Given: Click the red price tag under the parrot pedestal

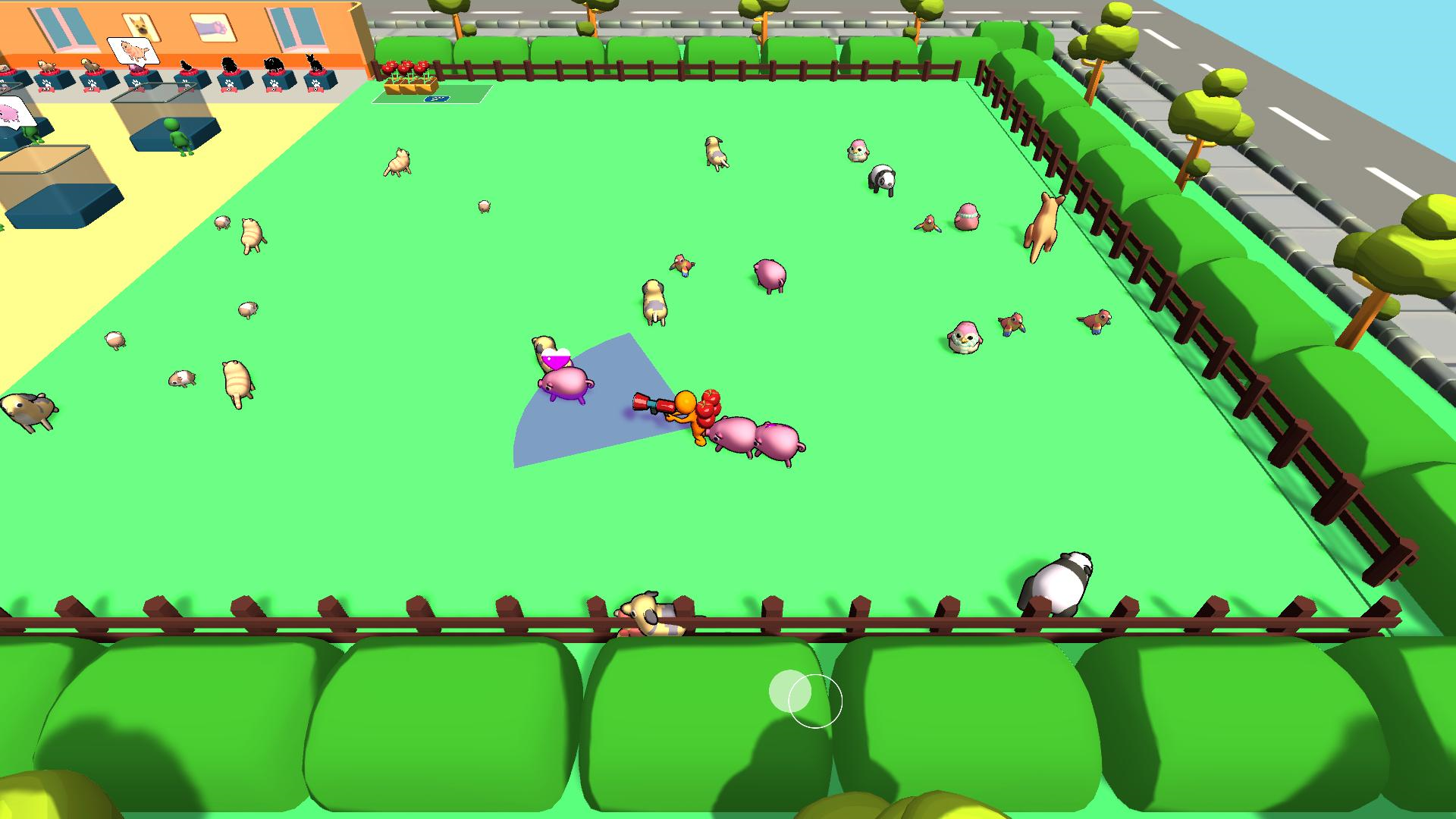Looking at the screenshot, I should pos(91,89).
